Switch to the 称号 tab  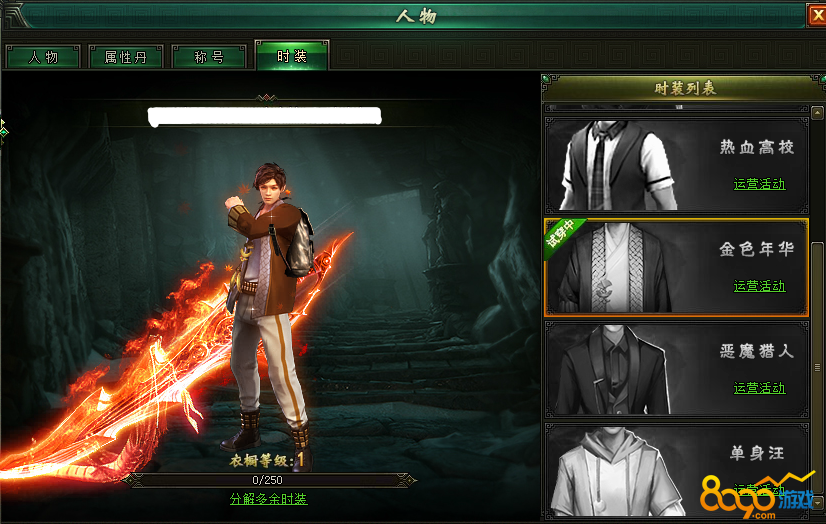pos(209,57)
